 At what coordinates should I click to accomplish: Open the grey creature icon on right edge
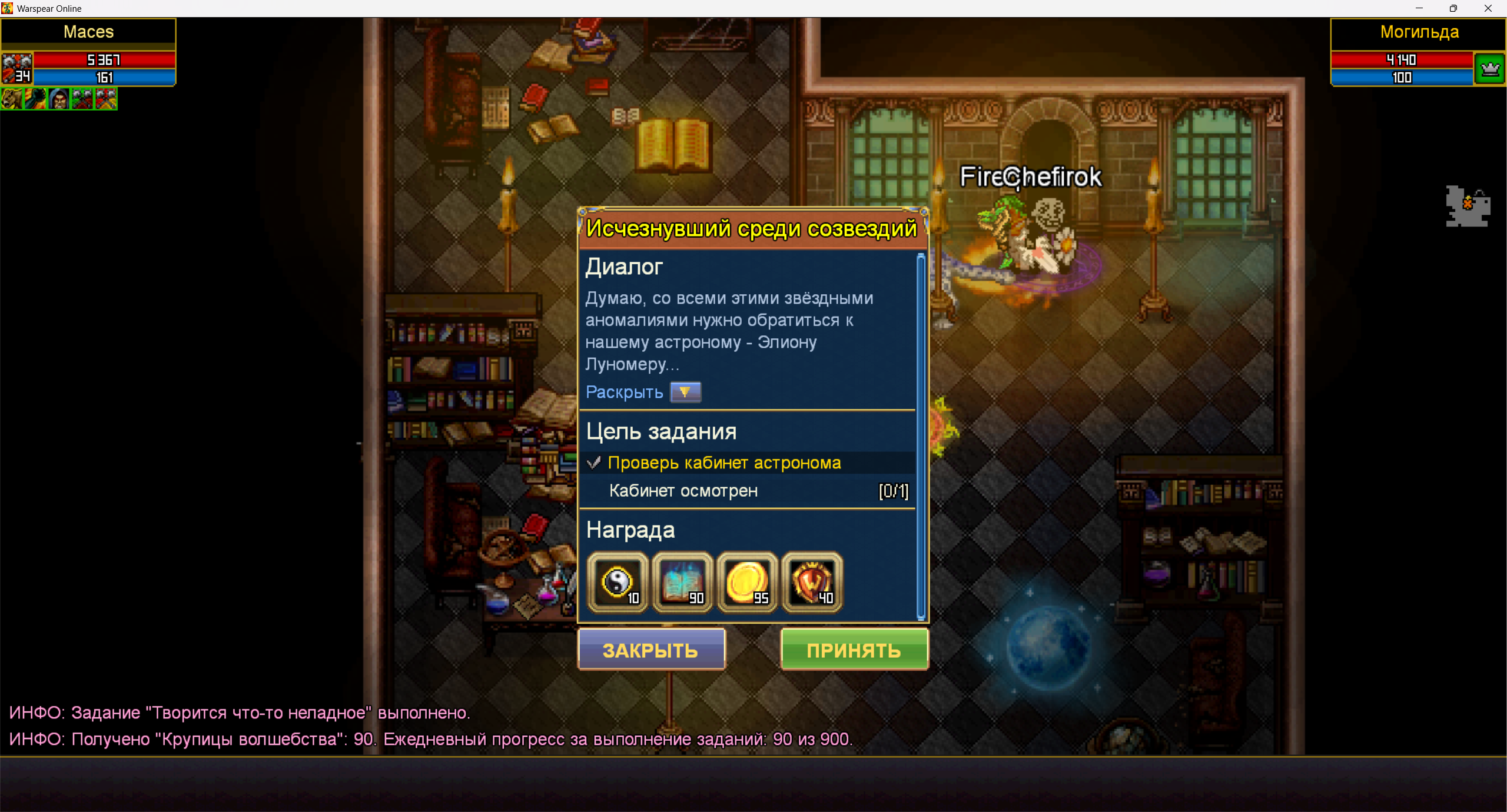[1468, 207]
